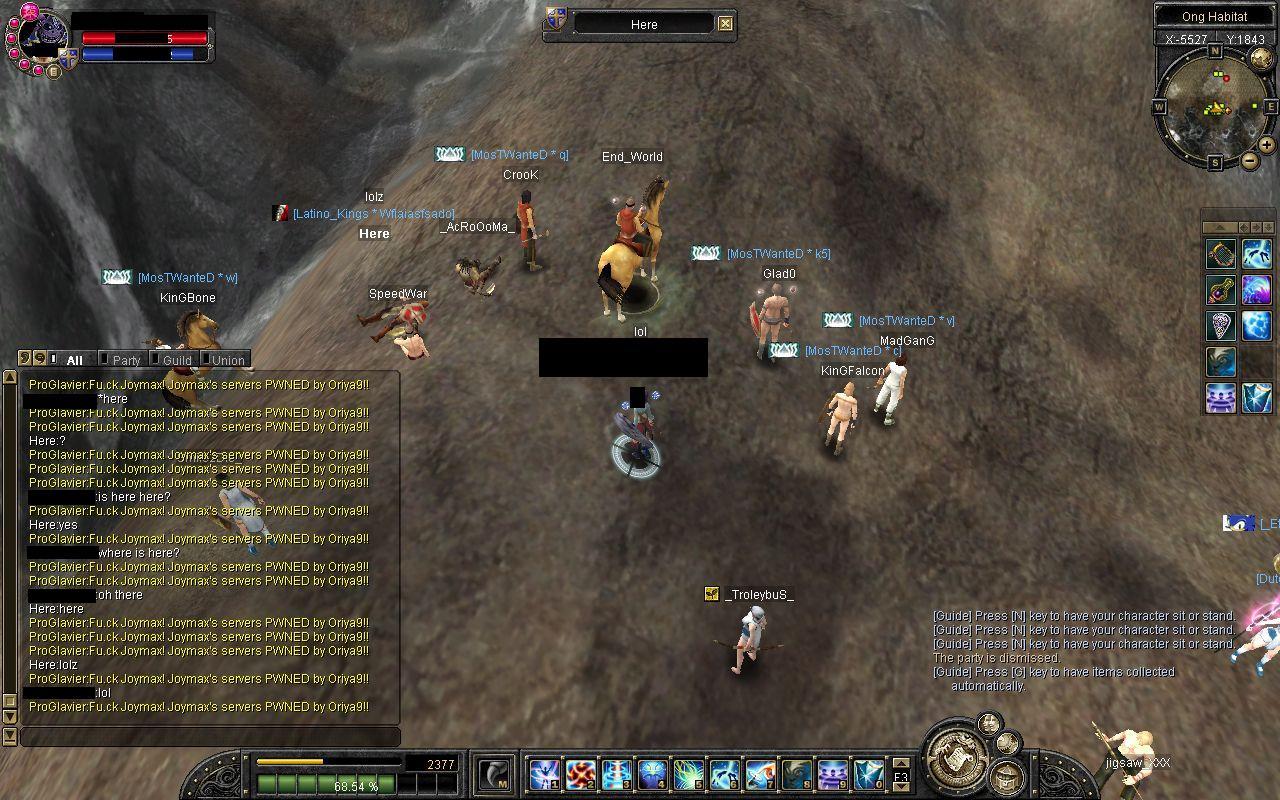Select the harp item in side quickbar
Image resolution: width=1280 pixels, height=800 pixels.
click(1220, 254)
